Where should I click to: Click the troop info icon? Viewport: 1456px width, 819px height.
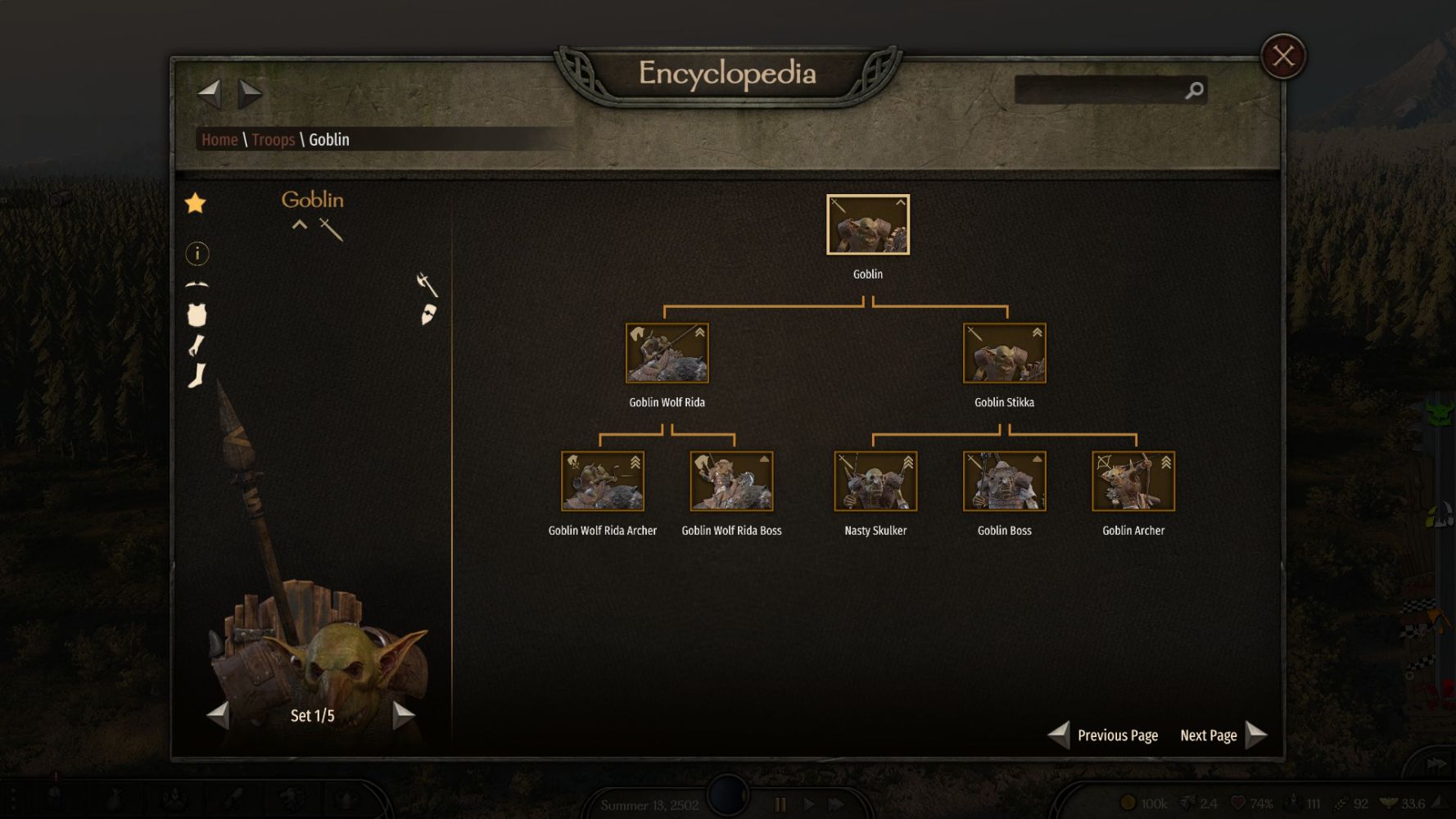(197, 254)
